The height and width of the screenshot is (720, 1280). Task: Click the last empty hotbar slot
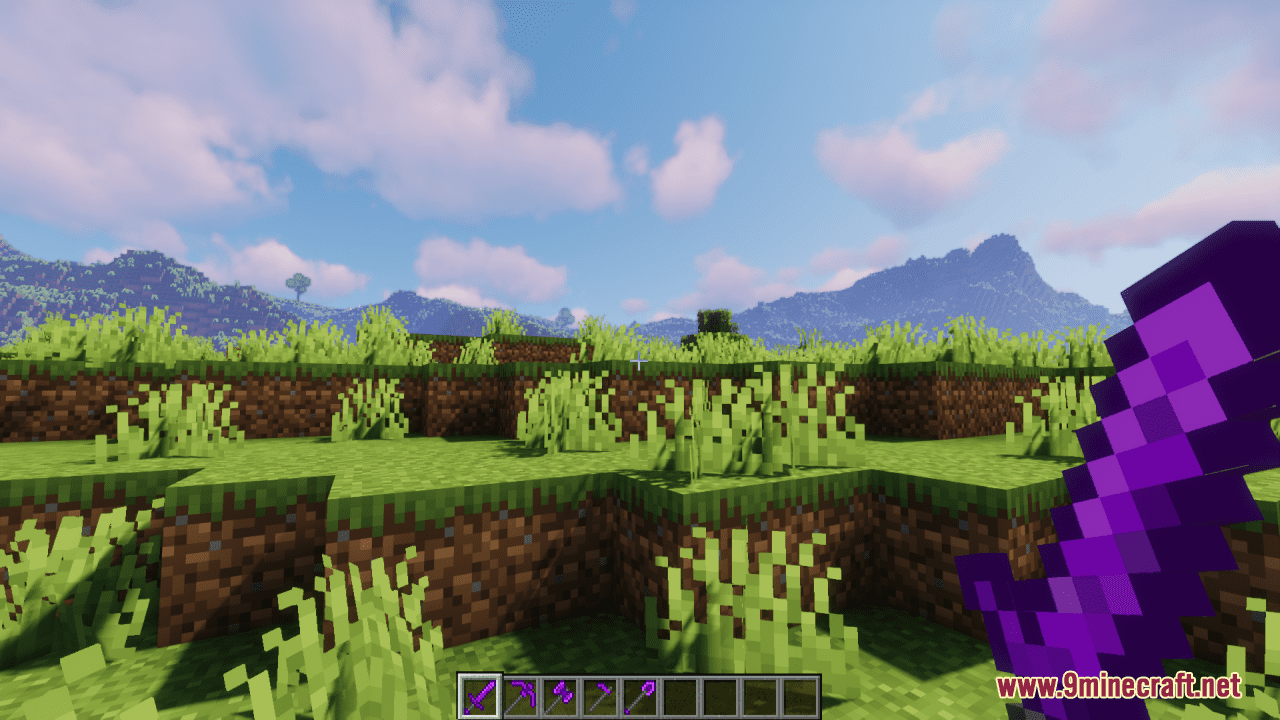point(800,692)
